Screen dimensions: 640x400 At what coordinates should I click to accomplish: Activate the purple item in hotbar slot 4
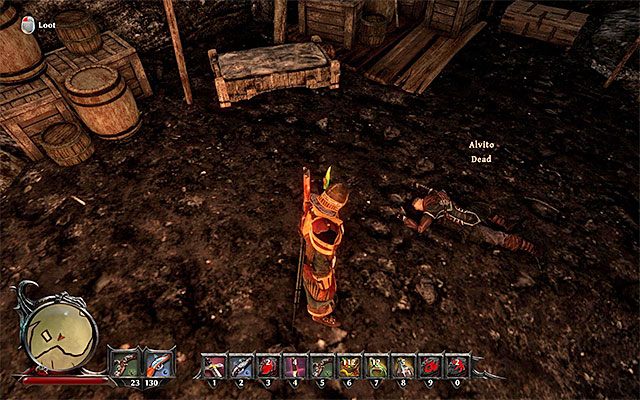click(295, 364)
